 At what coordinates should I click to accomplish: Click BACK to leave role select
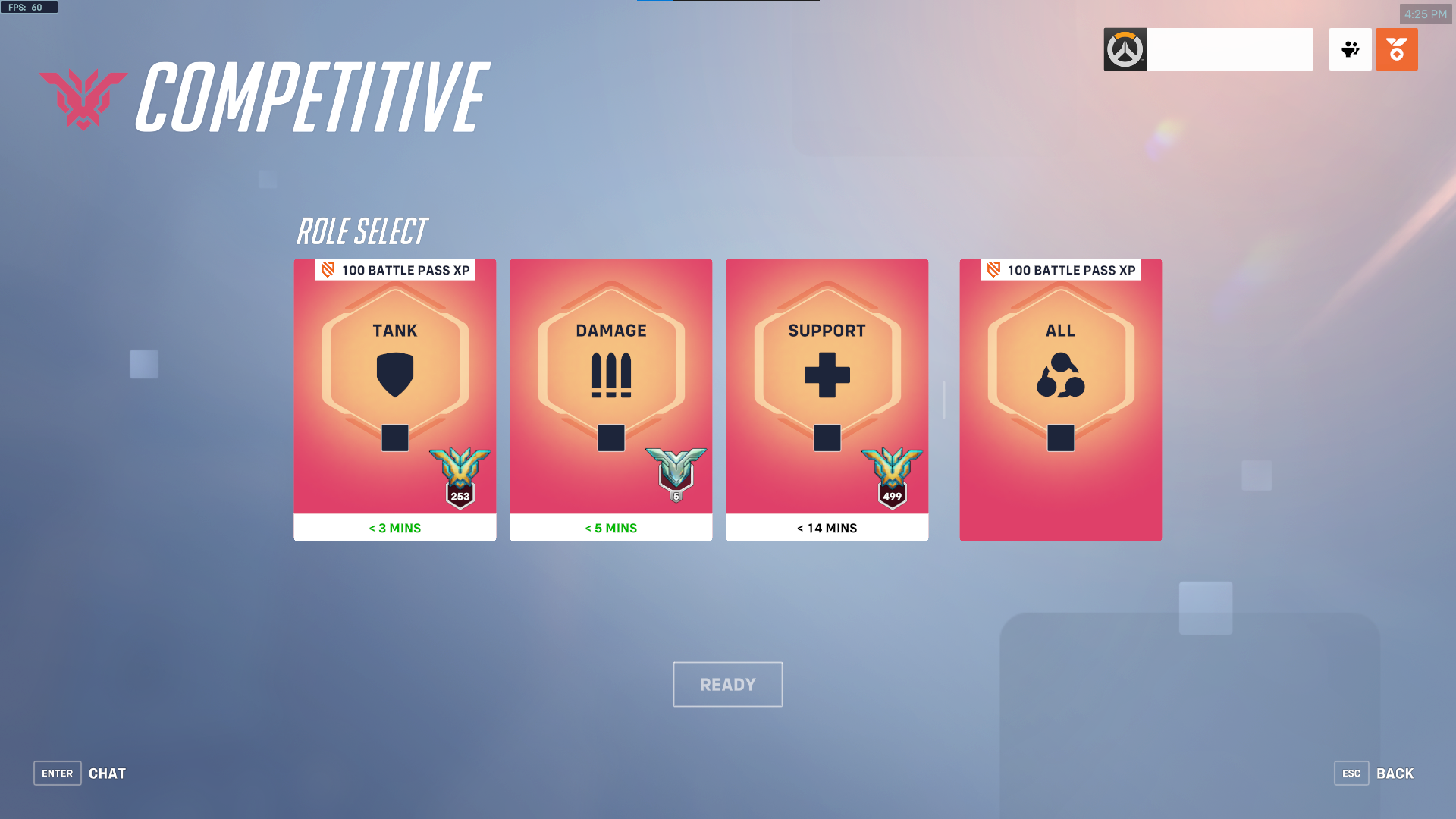[1394, 773]
